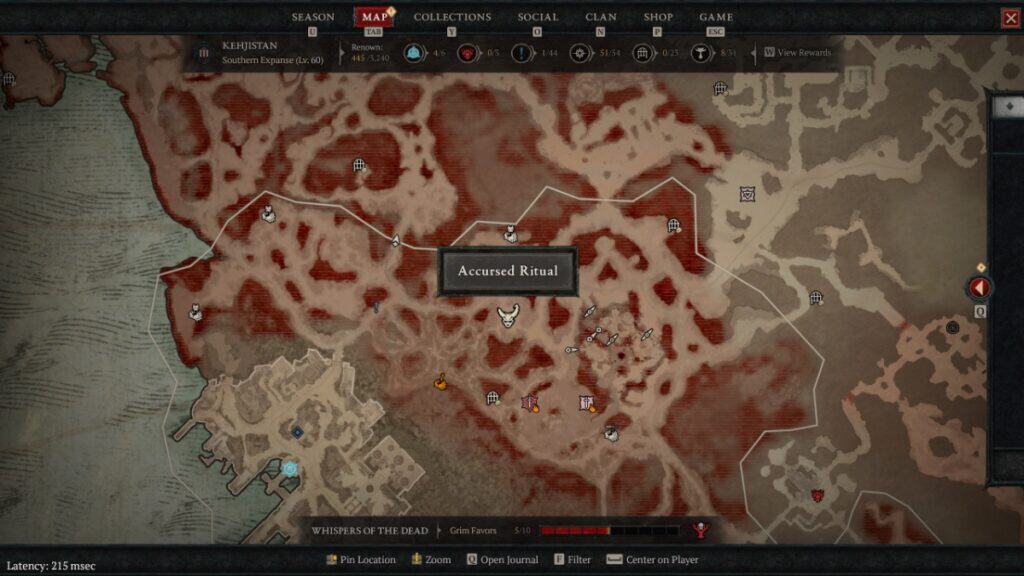Select the Map tab
The image size is (1024, 576).
click(x=374, y=17)
